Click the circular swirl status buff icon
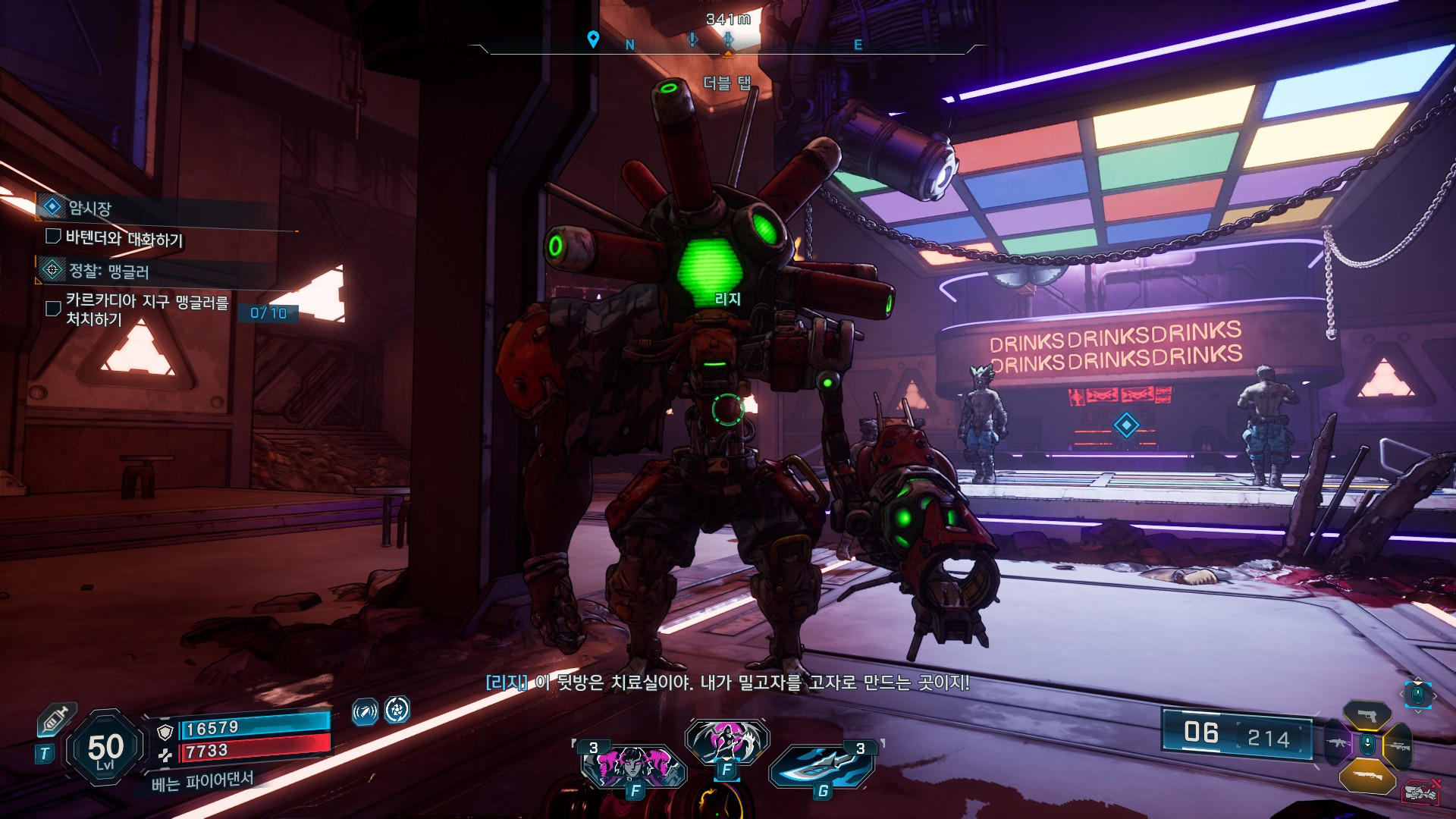The image size is (1456, 819). (x=397, y=710)
